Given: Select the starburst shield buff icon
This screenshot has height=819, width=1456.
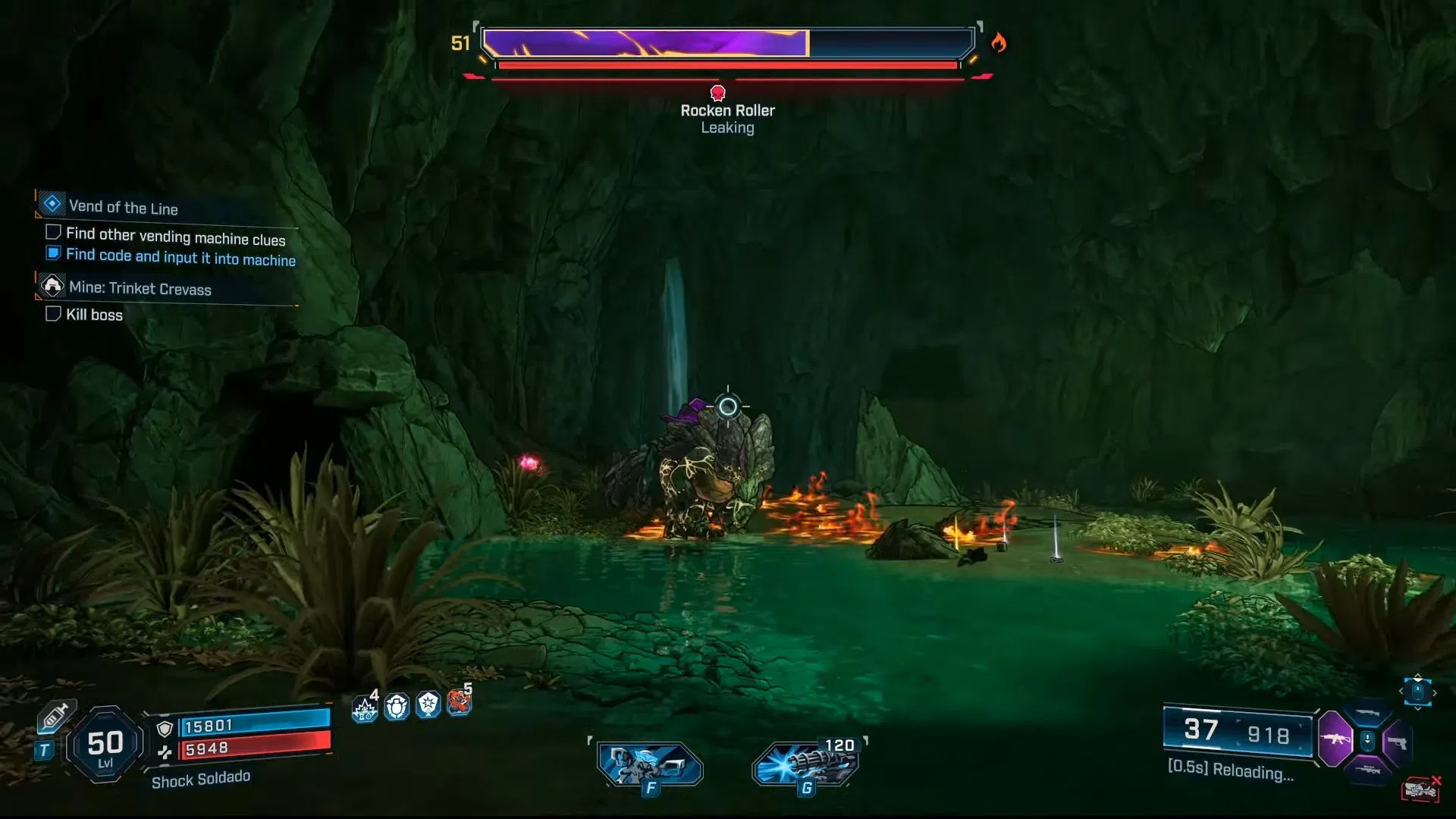Looking at the screenshot, I should (x=428, y=705).
